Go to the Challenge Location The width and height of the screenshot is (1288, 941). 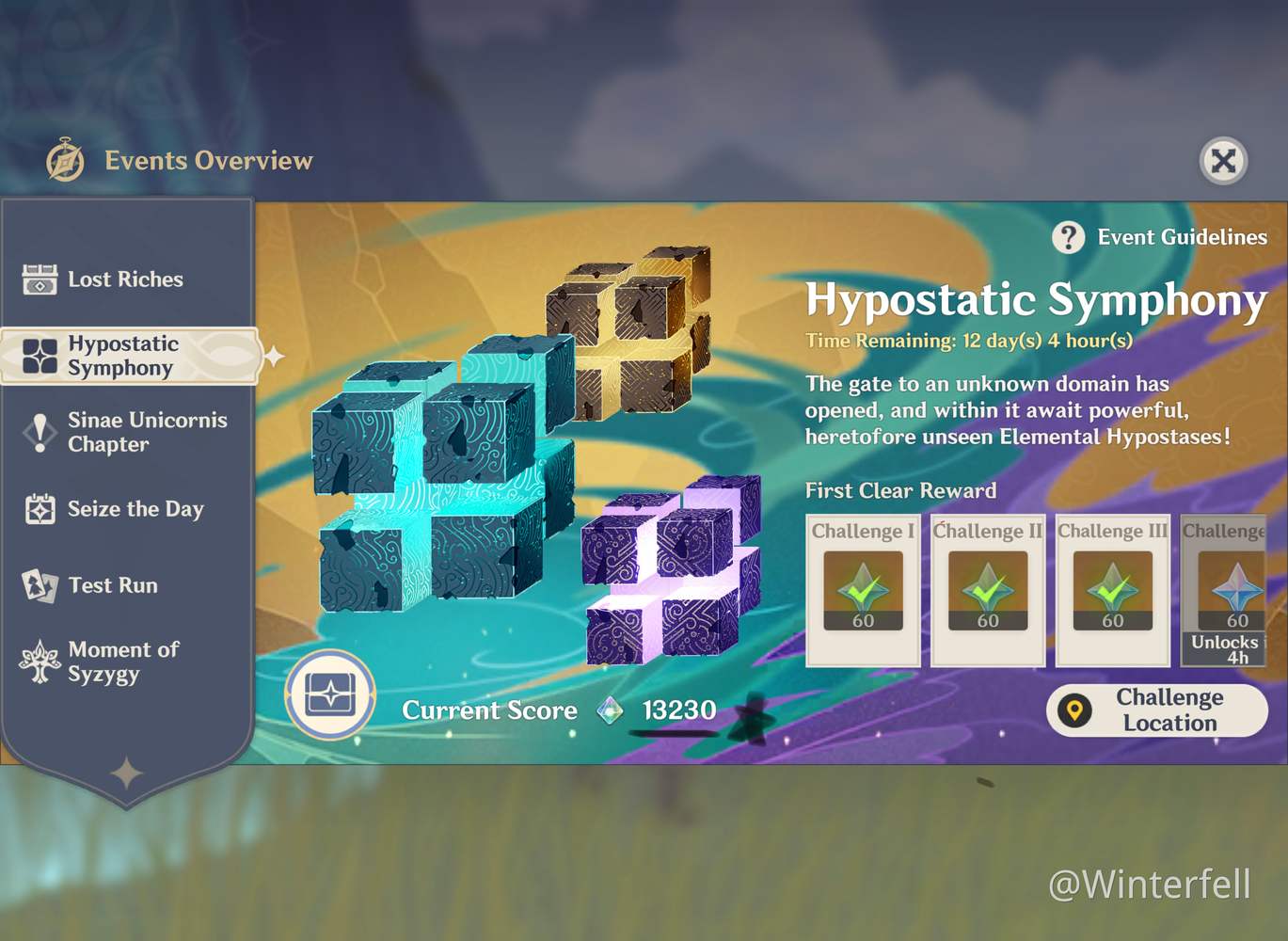click(1156, 710)
